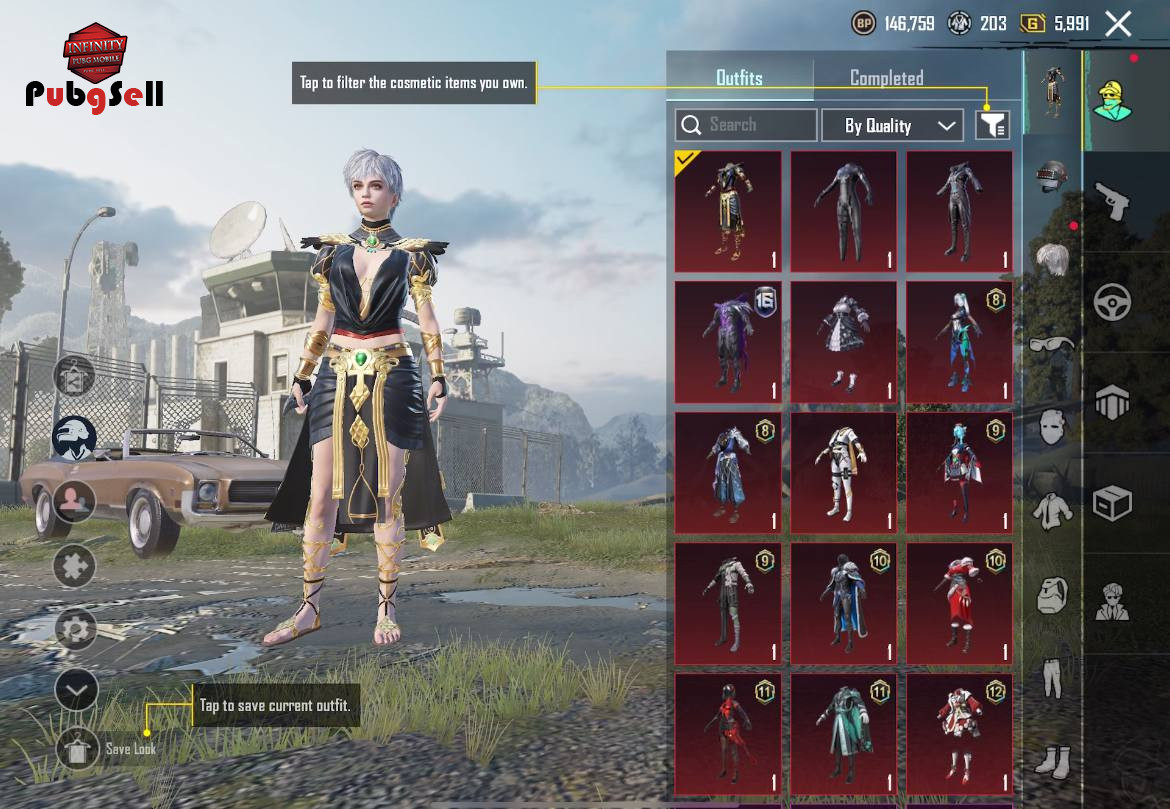This screenshot has height=809, width=1170.
Task: Tap Save Look hanger button
Action: (x=77, y=749)
